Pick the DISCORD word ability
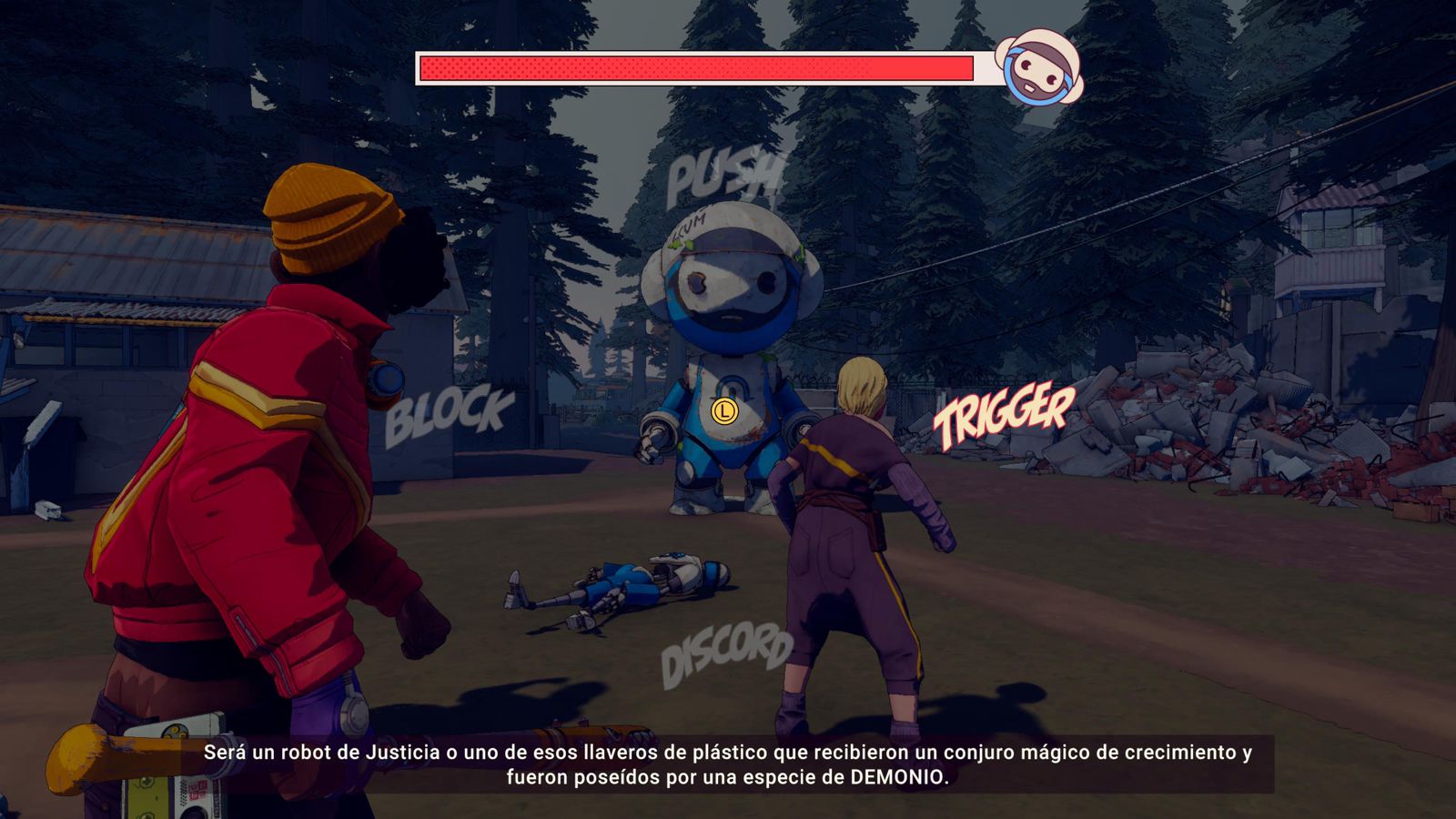1456x819 pixels. click(725, 653)
